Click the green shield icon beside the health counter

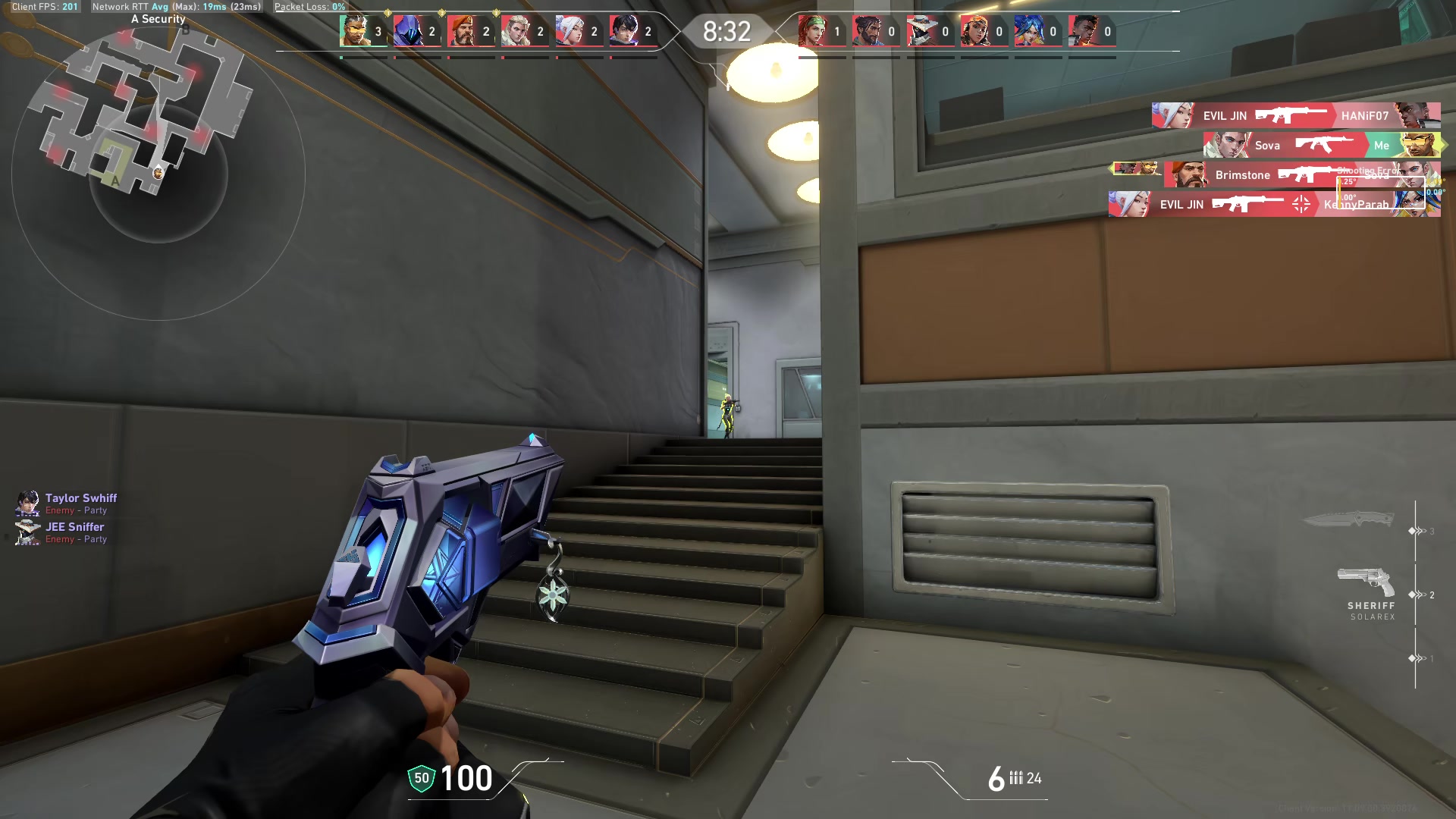click(x=420, y=777)
